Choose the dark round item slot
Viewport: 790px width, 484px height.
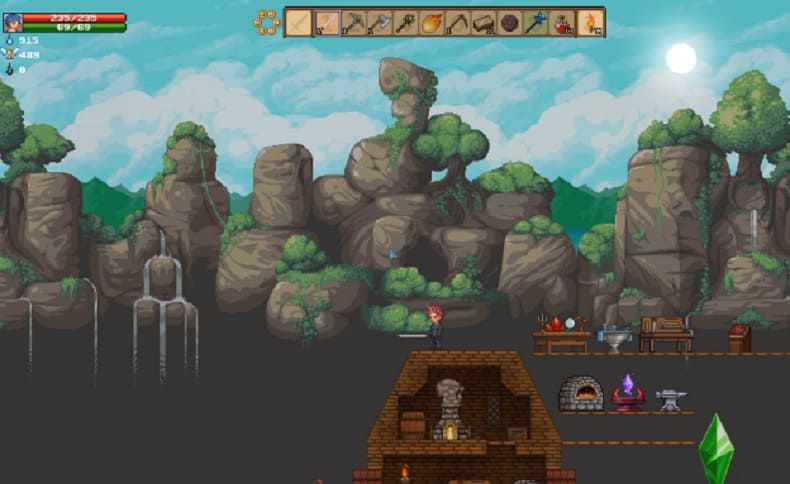coord(510,22)
